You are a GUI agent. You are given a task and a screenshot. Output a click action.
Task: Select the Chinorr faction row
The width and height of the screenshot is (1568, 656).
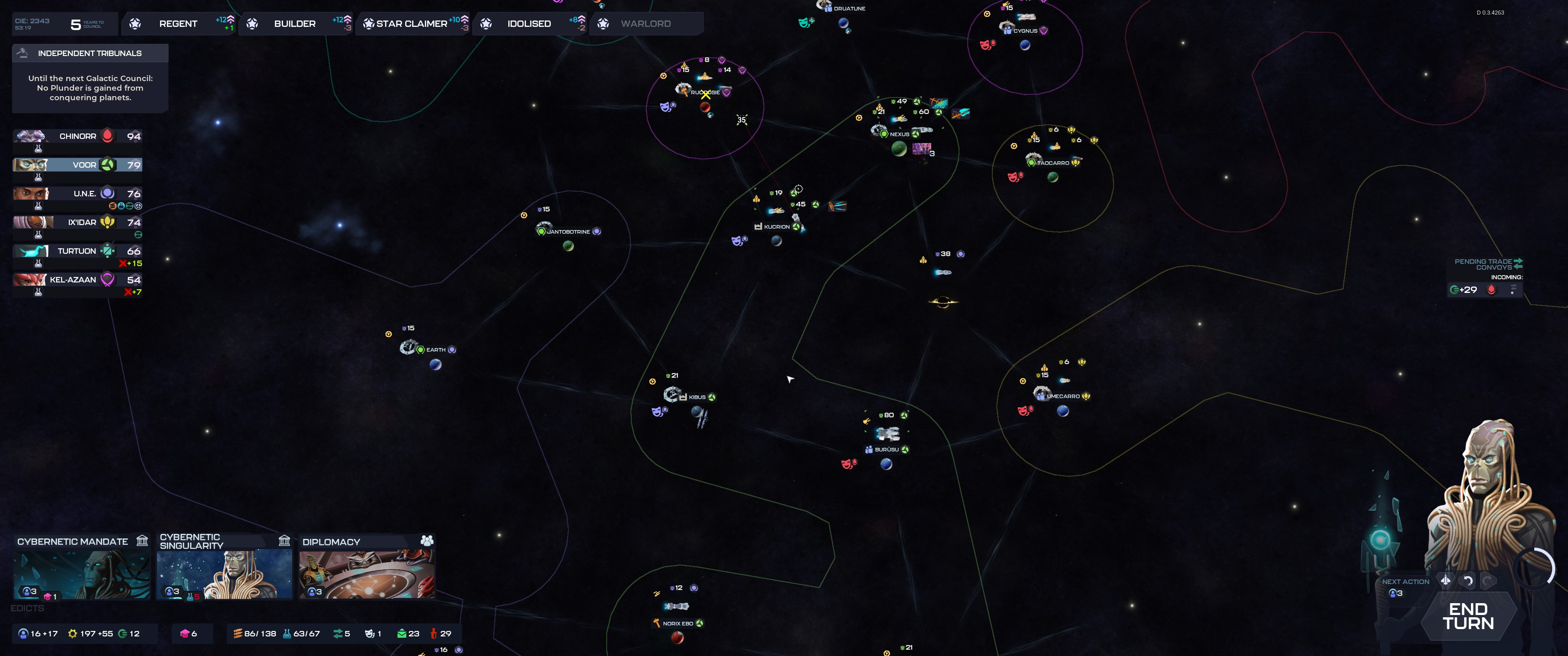(78, 136)
